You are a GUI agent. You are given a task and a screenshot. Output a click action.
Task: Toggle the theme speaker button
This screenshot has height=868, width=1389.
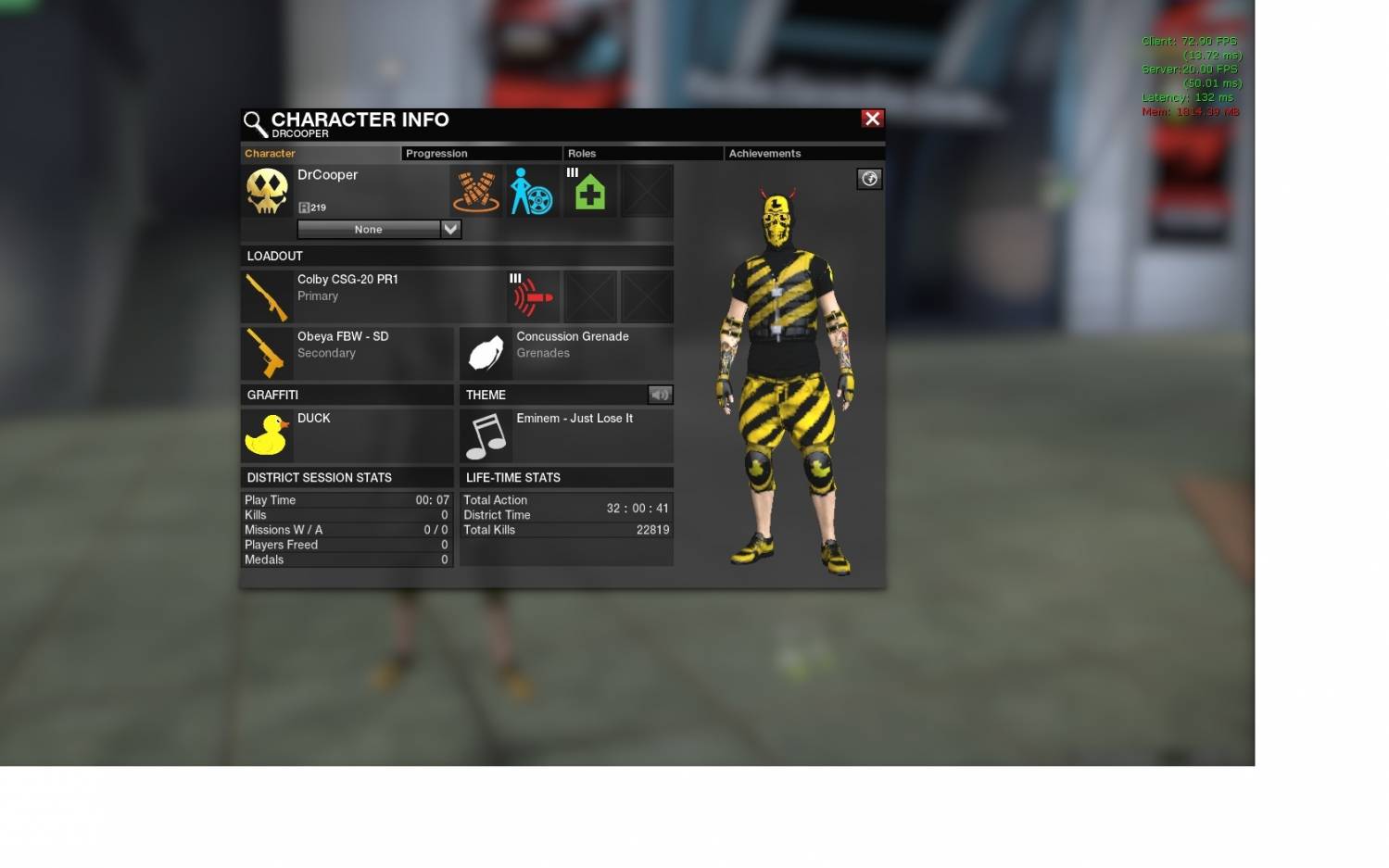coord(660,395)
